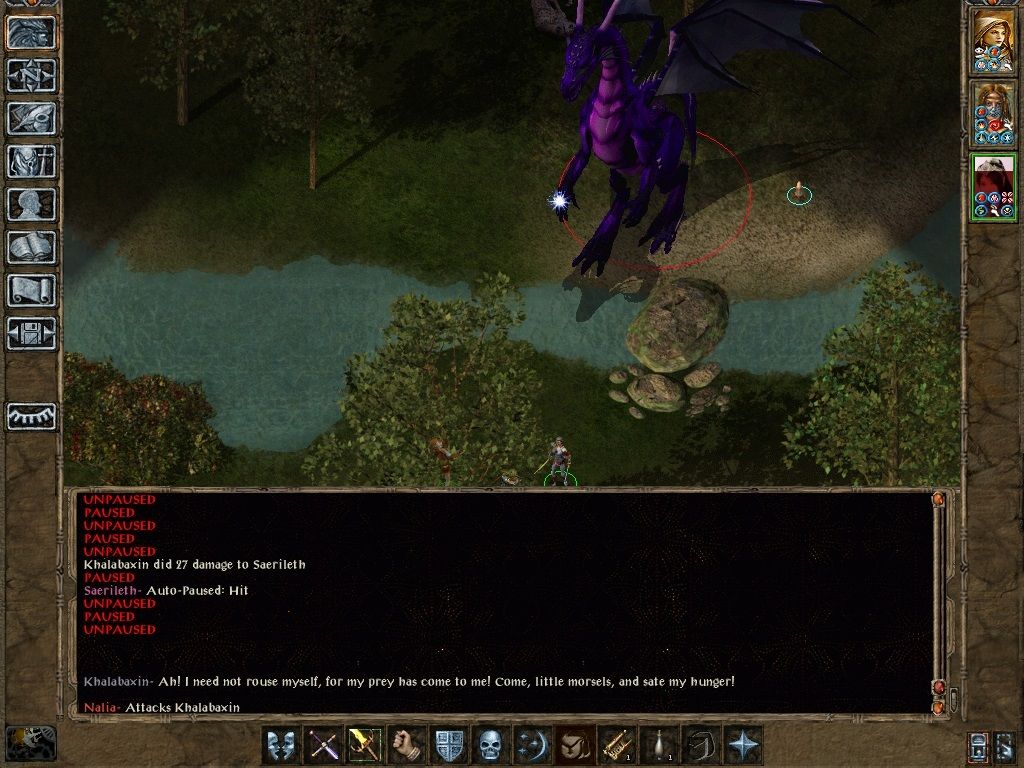1024x768 pixels.
Task: Choose the bare fist attack slot
Action: point(406,745)
